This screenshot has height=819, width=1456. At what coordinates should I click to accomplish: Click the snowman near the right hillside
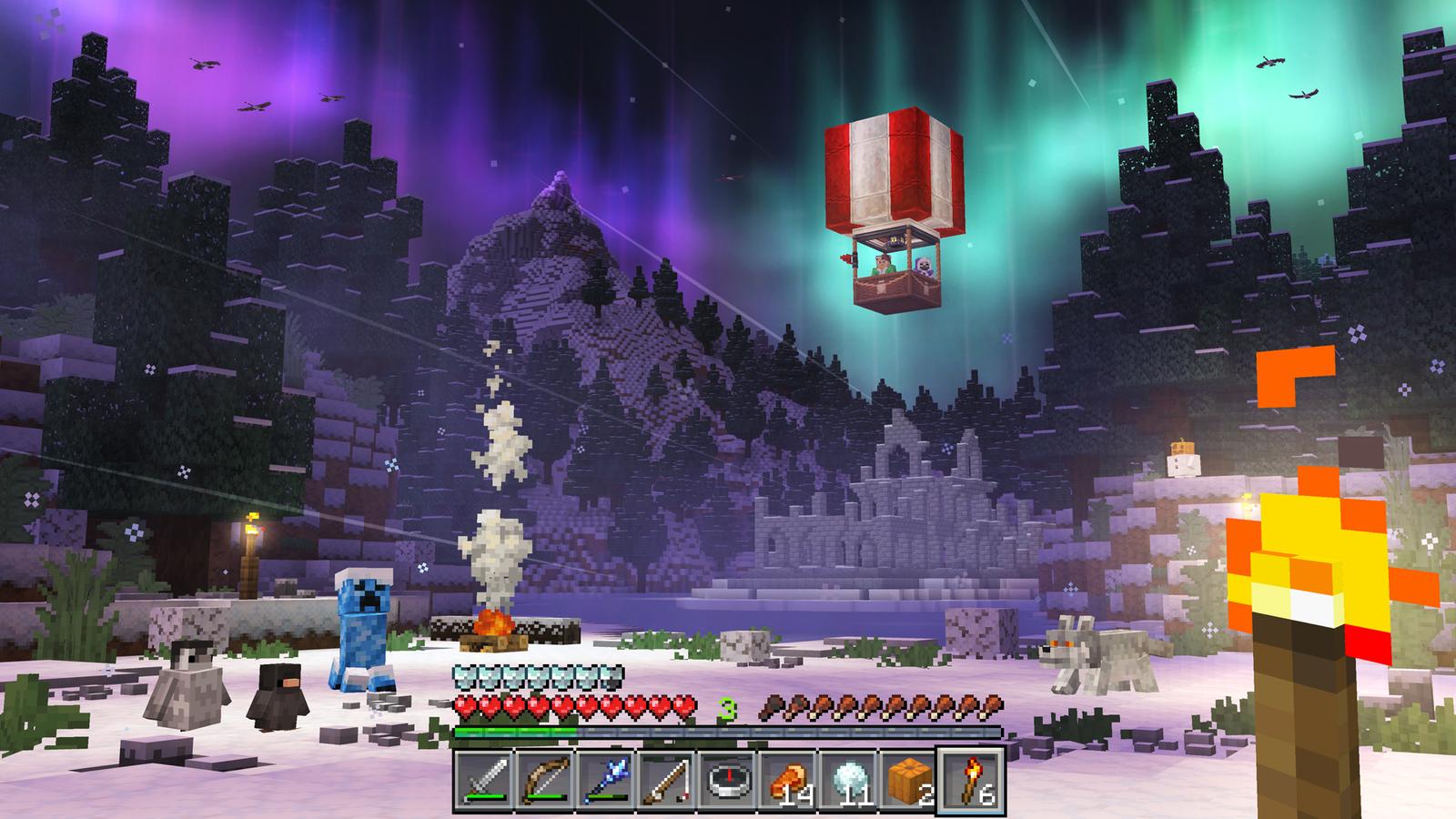tap(1183, 460)
